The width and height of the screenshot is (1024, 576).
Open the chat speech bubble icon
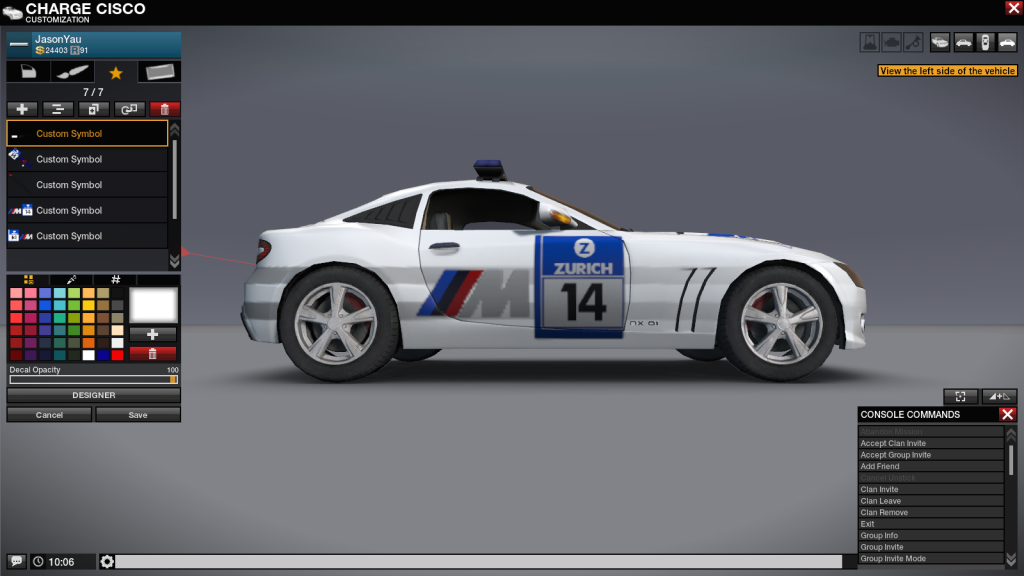17,562
